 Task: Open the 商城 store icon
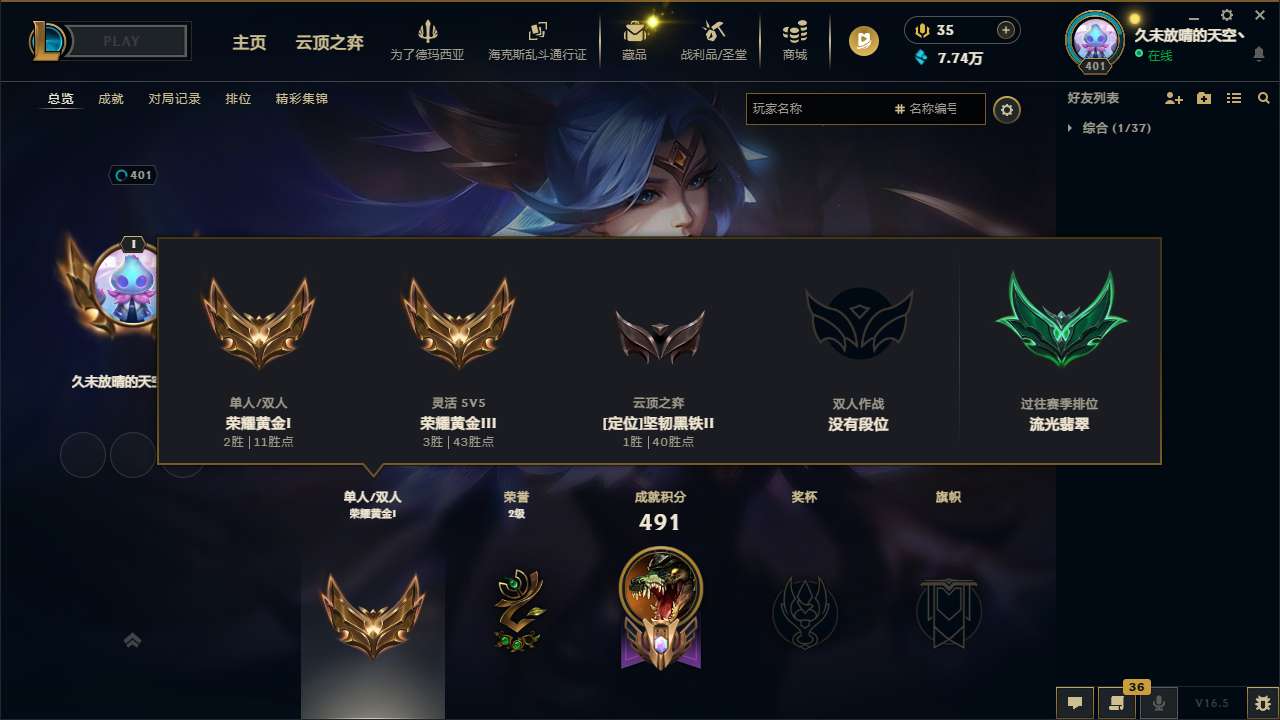795,40
